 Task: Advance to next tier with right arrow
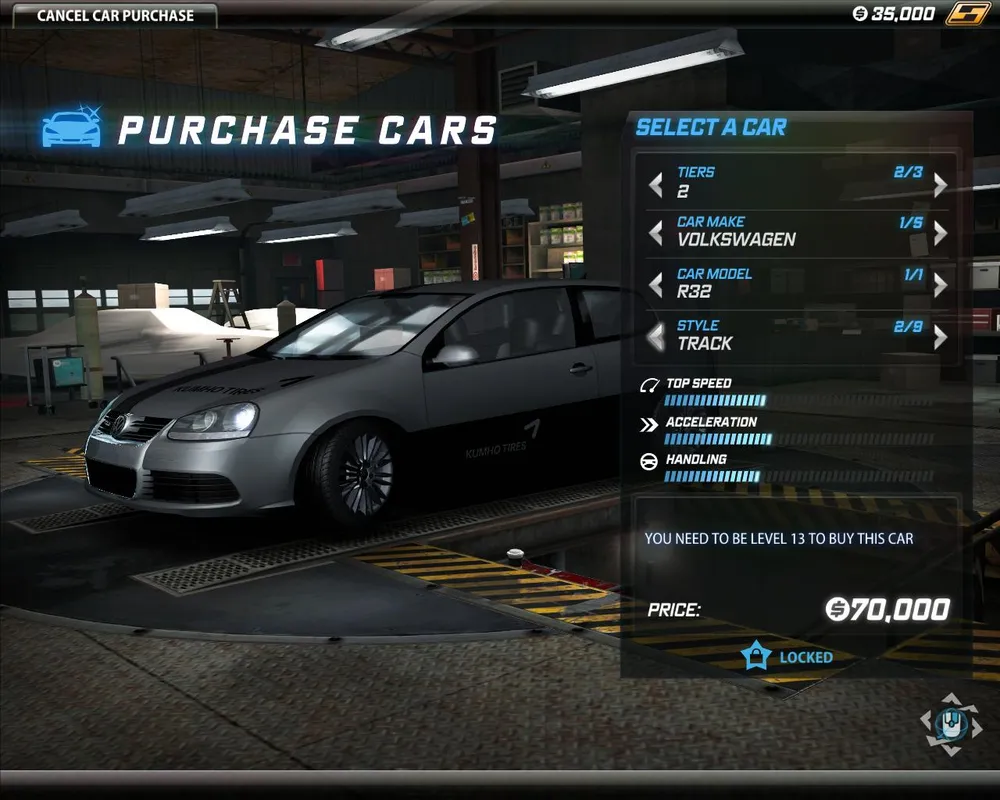[x=940, y=185]
